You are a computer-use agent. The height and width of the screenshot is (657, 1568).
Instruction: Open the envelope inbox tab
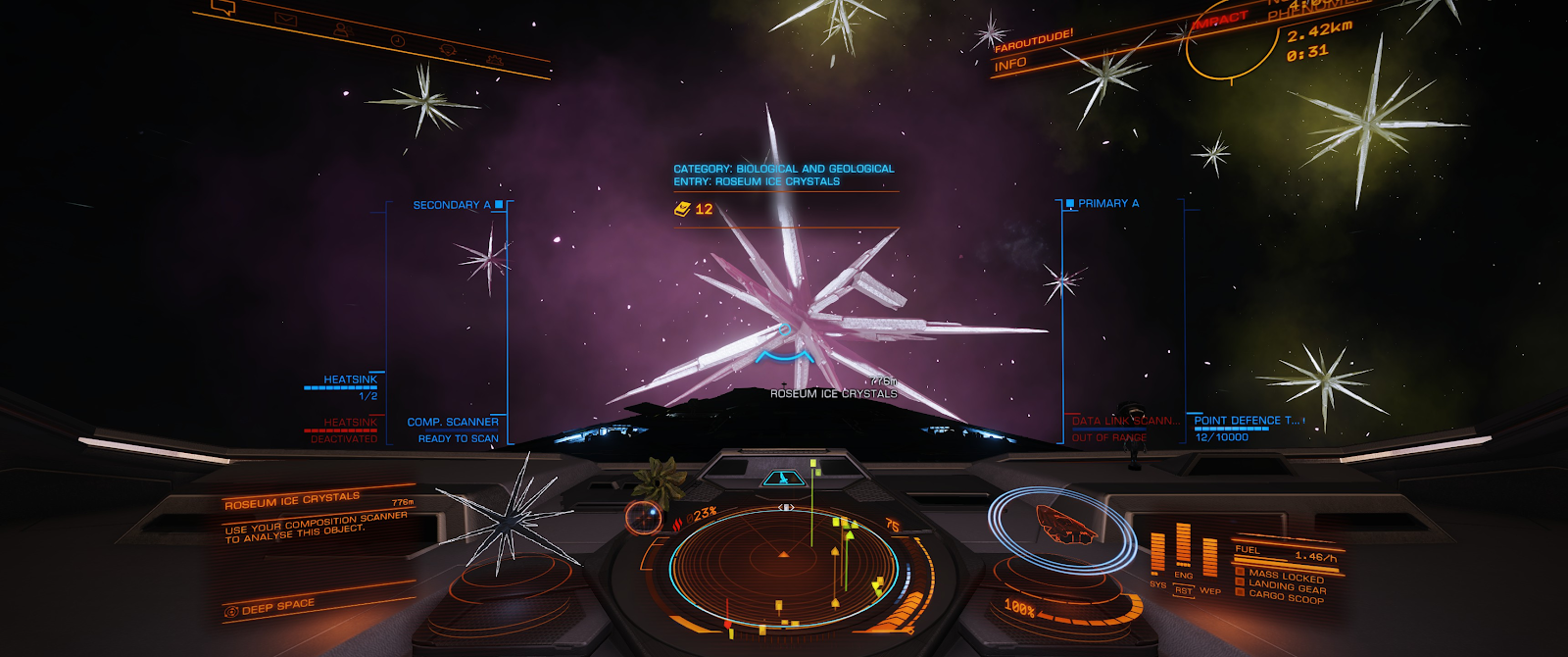[x=285, y=19]
